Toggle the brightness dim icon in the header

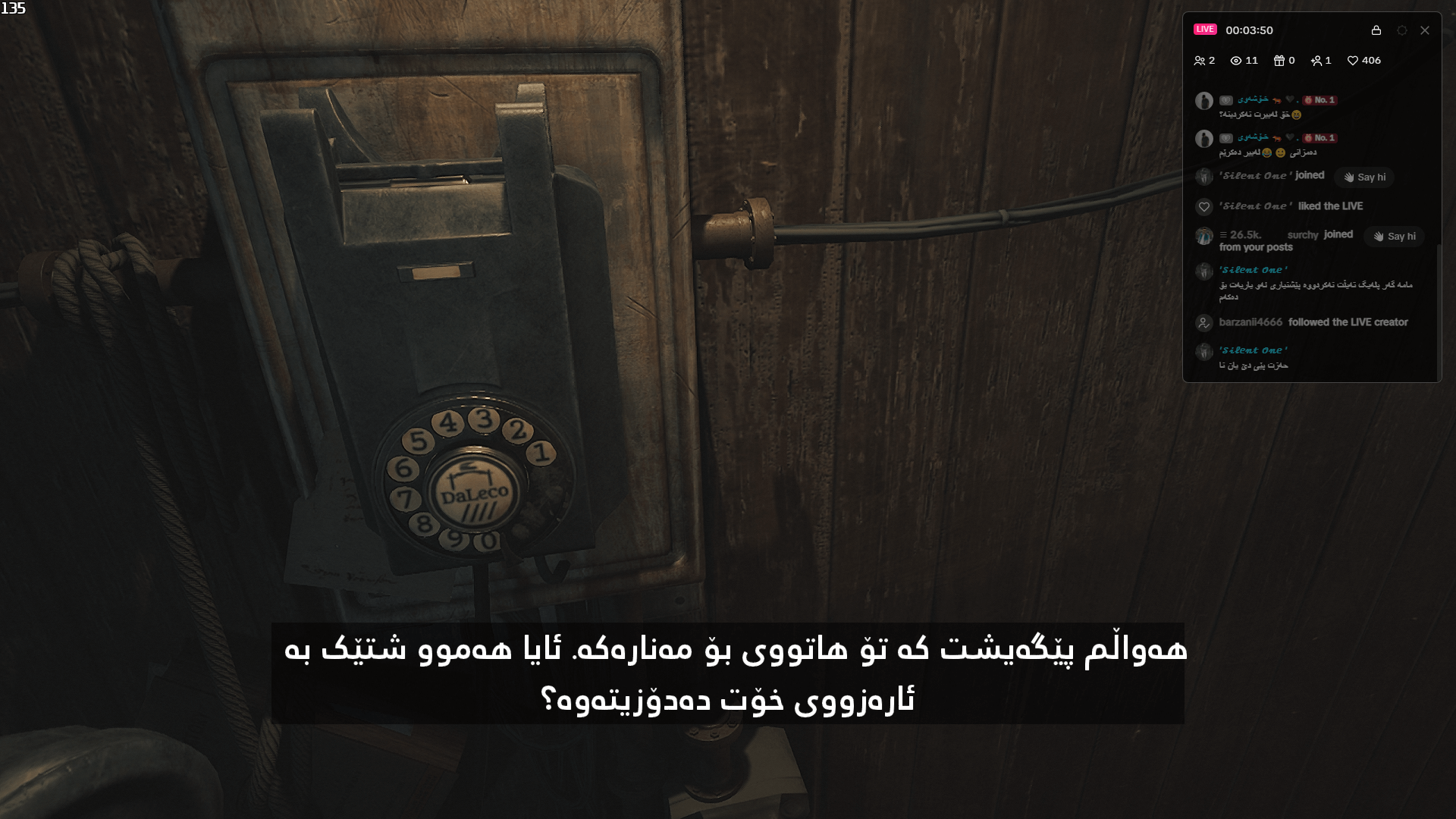(x=1402, y=31)
